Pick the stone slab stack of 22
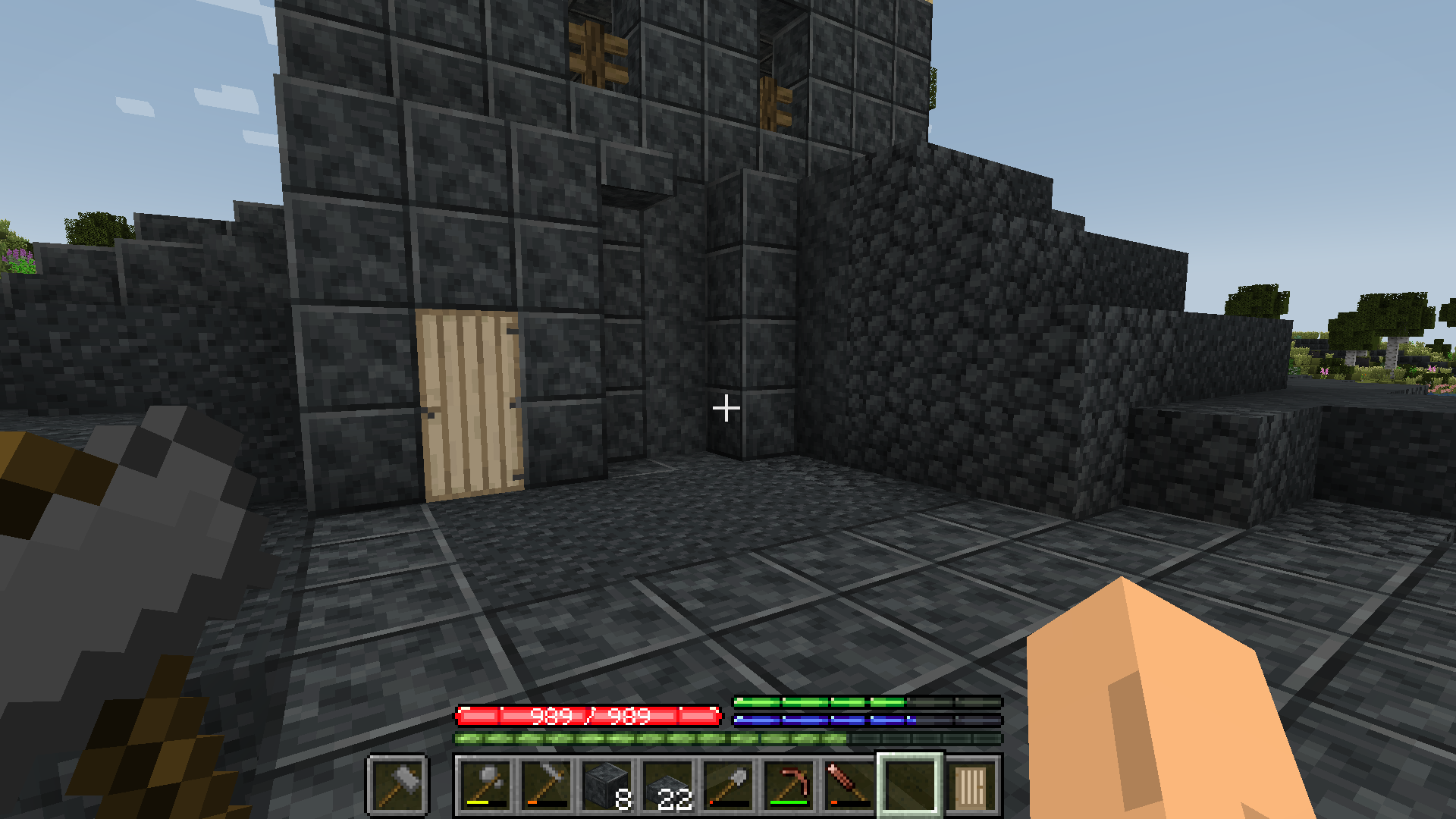 [x=667, y=784]
